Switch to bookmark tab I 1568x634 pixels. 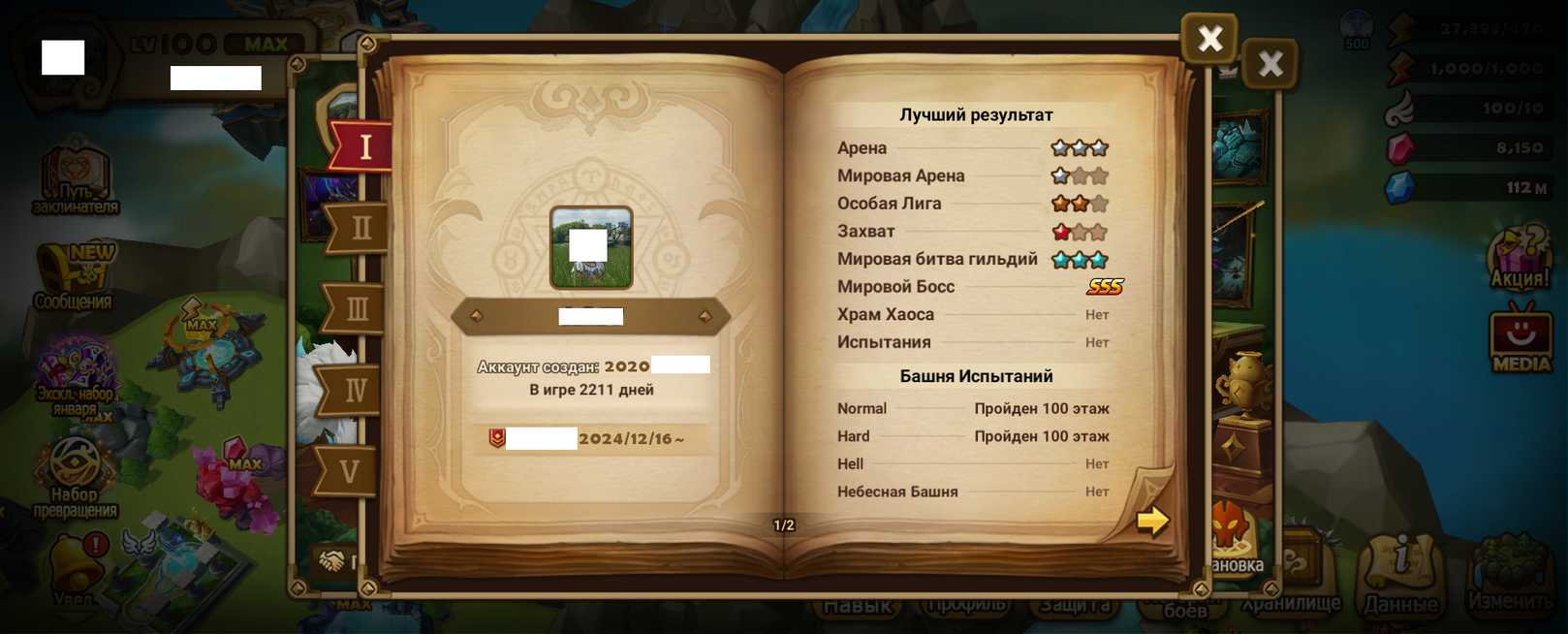coord(363,146)
